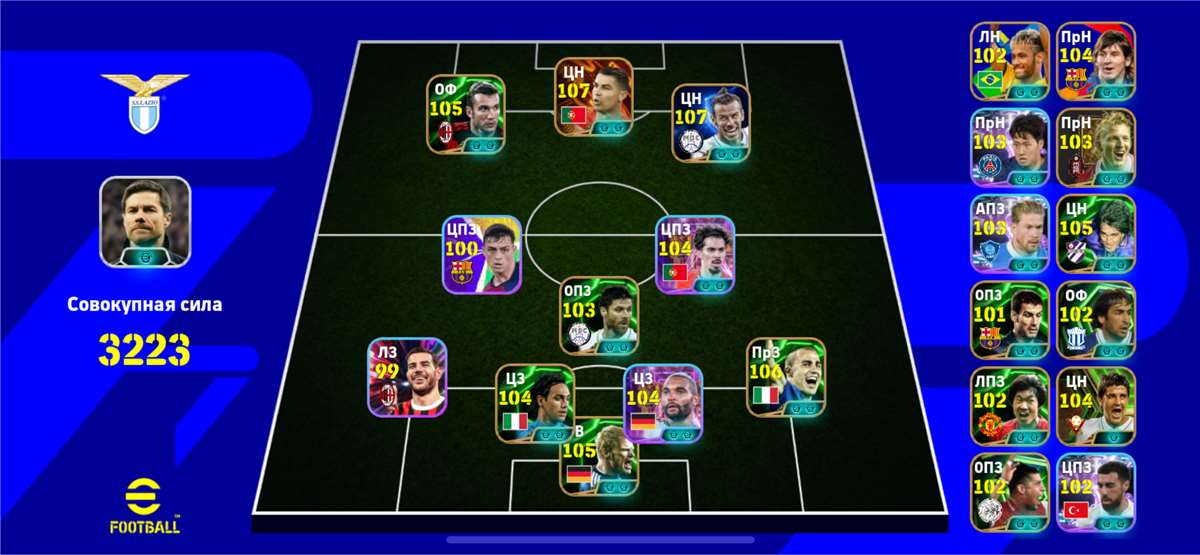
Task: Choose the ЛЗ 99 left back card
Action: (407, 377)
